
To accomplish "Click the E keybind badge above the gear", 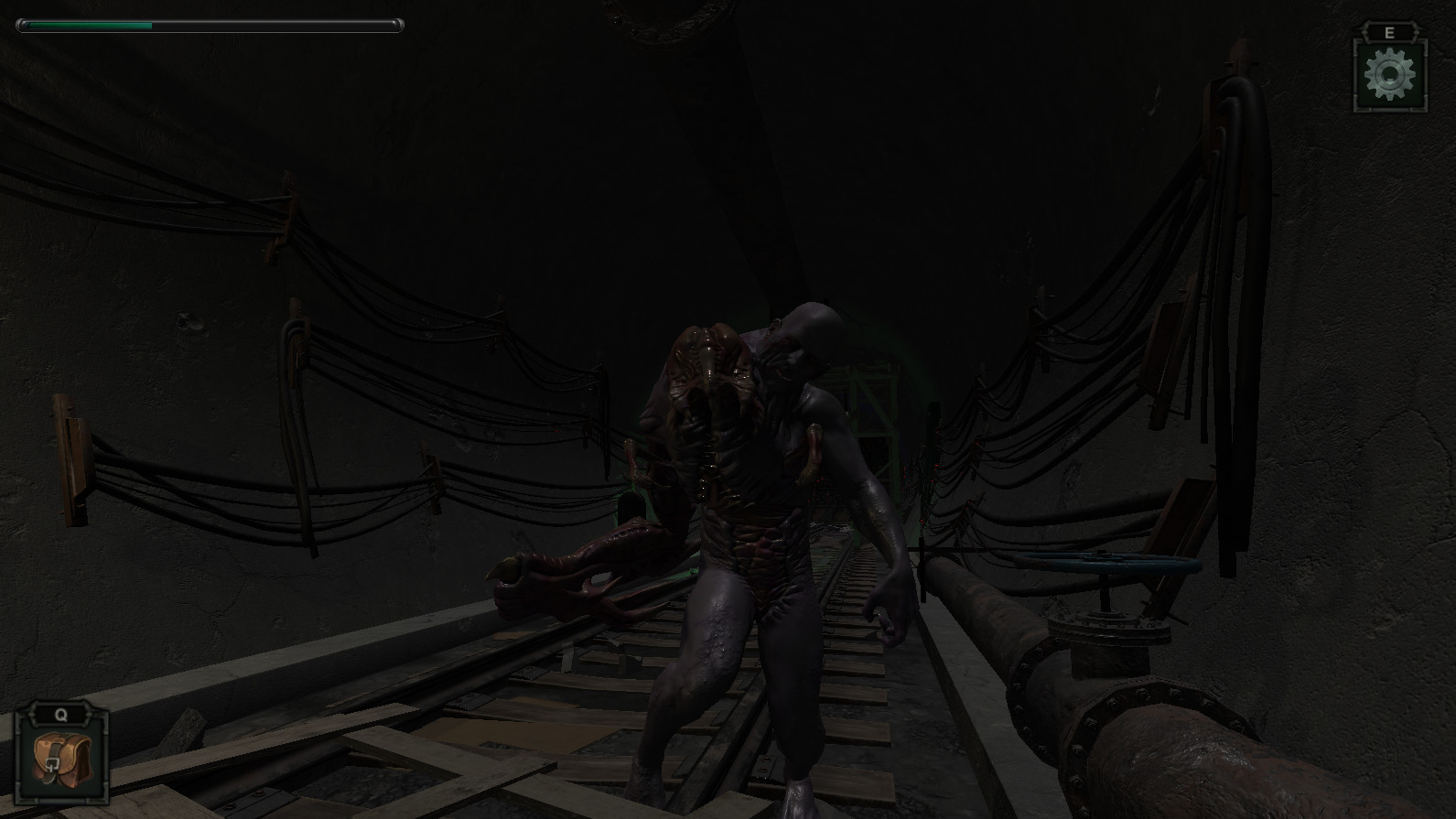I will (x=1389, y=31).
